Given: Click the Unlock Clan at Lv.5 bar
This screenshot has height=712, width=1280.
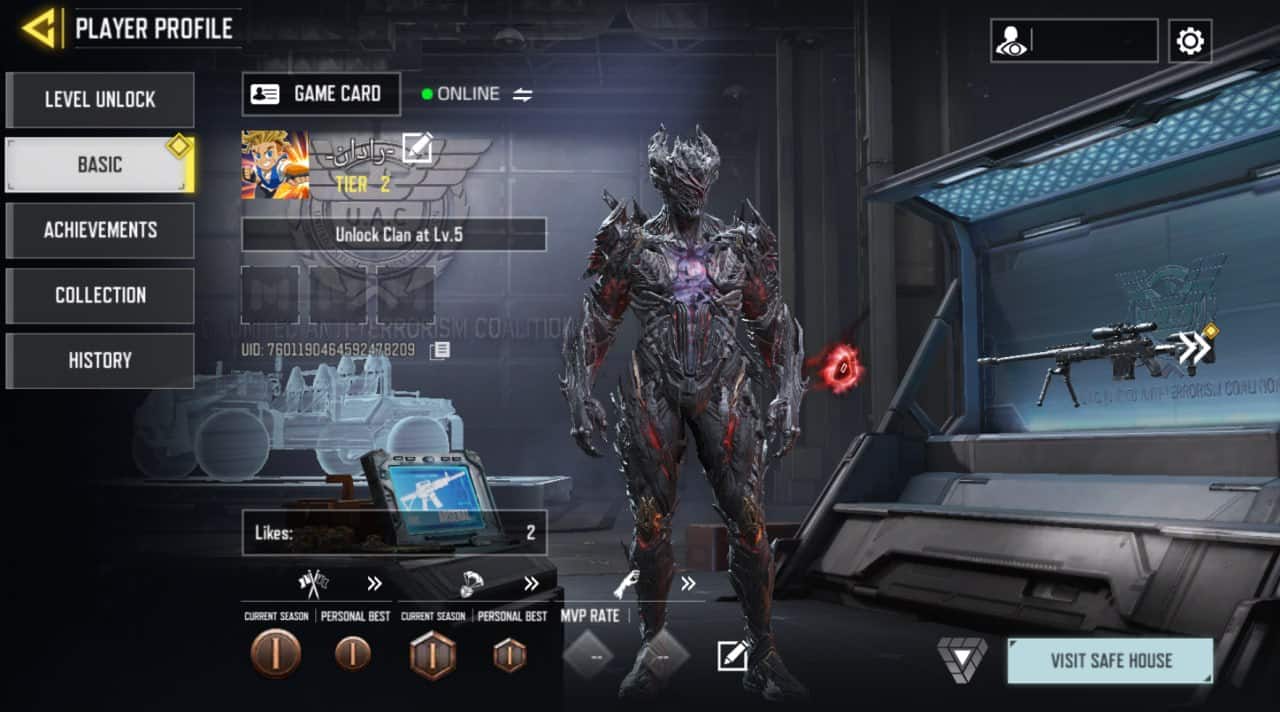Looking at the screenshot, I should coord(394,235).
